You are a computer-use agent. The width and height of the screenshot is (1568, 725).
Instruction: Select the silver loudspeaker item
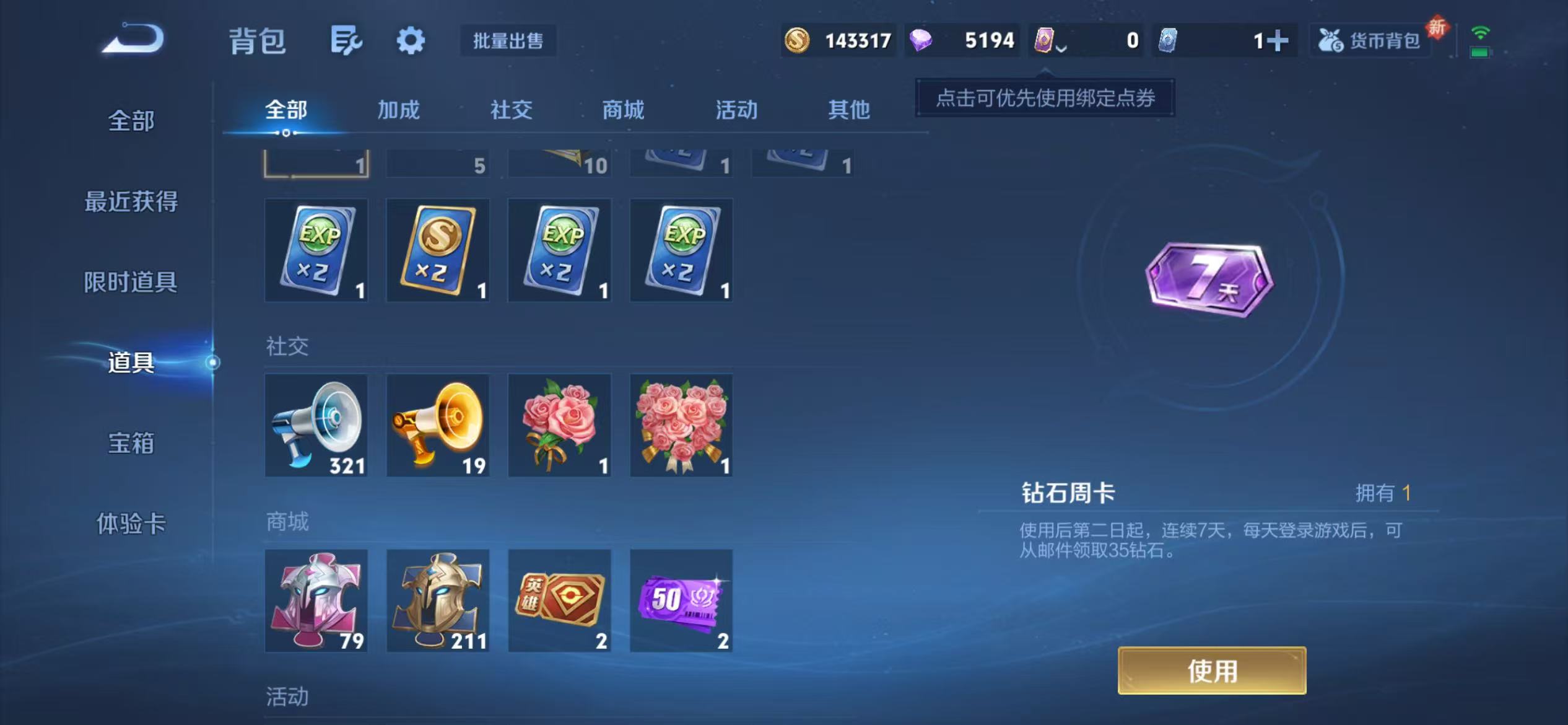[x=316, y=425]
